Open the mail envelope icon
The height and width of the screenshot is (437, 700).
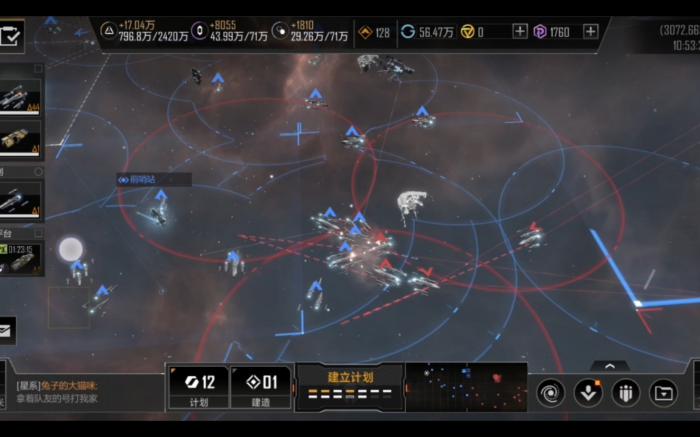click(6, 328)
